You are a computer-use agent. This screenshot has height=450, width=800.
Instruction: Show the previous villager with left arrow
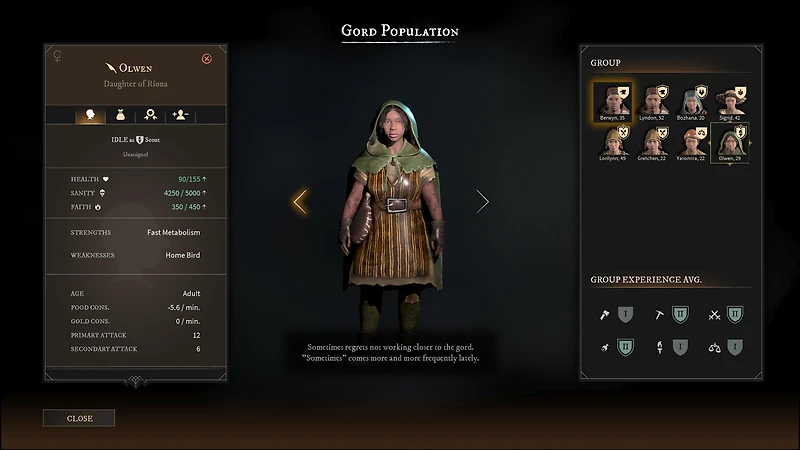pos(299,202)
